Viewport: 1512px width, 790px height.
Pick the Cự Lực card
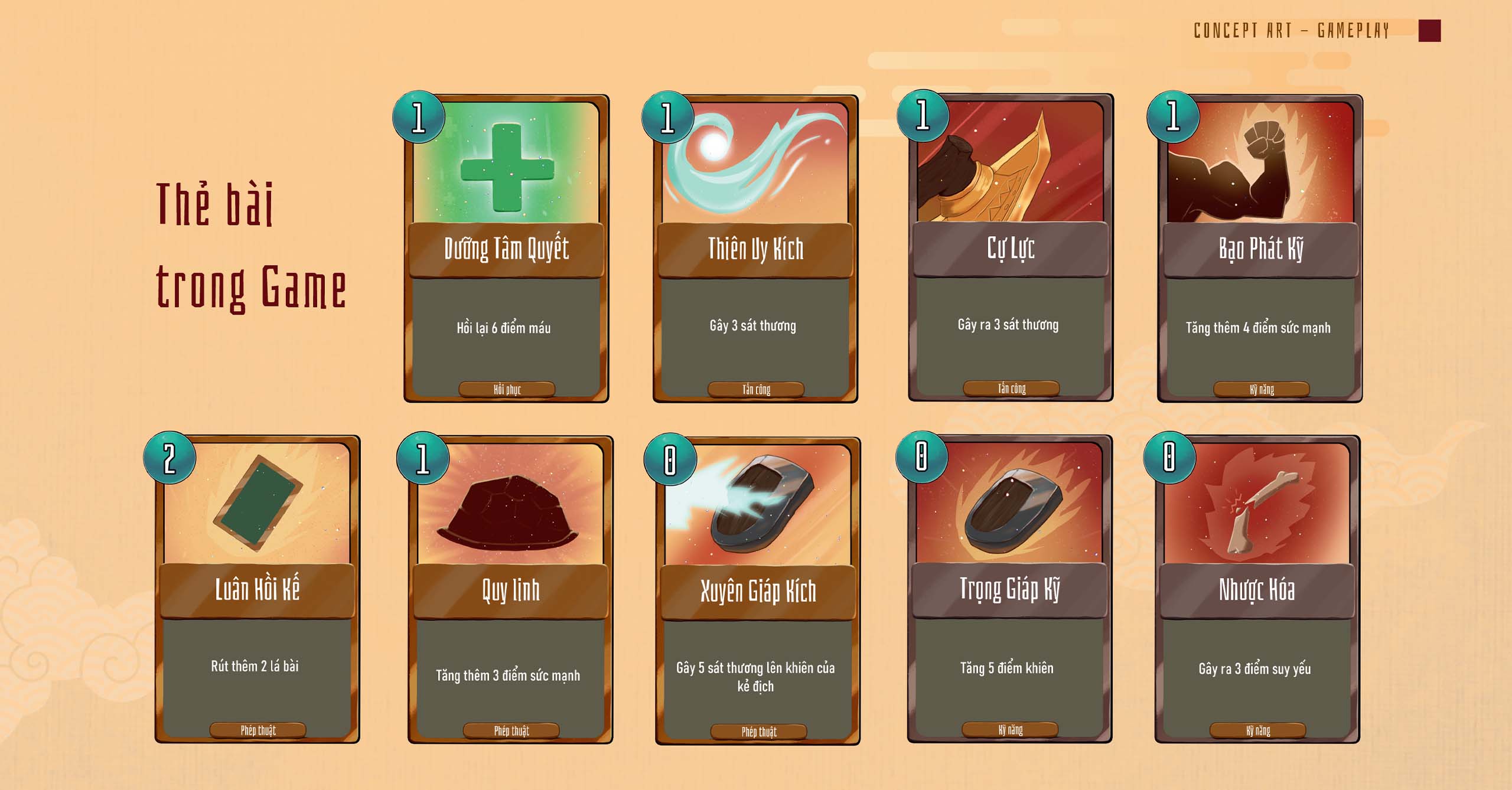(x=1011, y=248)
